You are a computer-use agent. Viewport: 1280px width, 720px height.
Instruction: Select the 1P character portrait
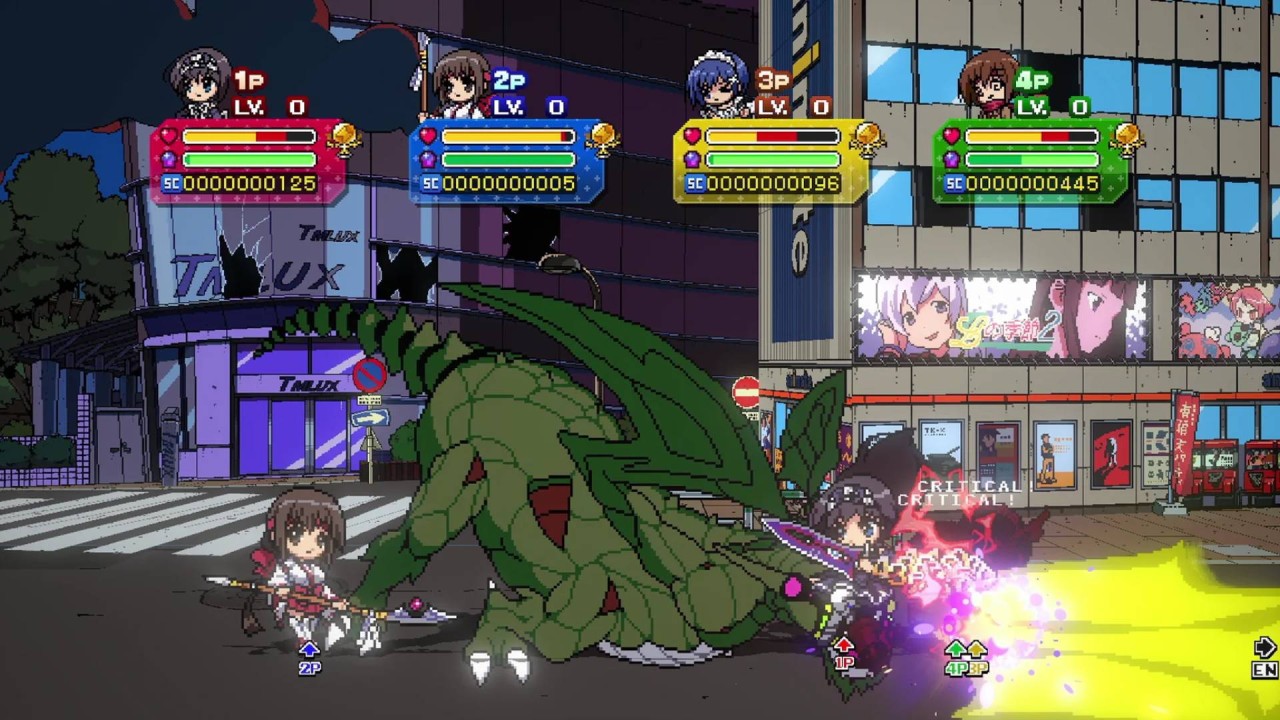(200, 83)
